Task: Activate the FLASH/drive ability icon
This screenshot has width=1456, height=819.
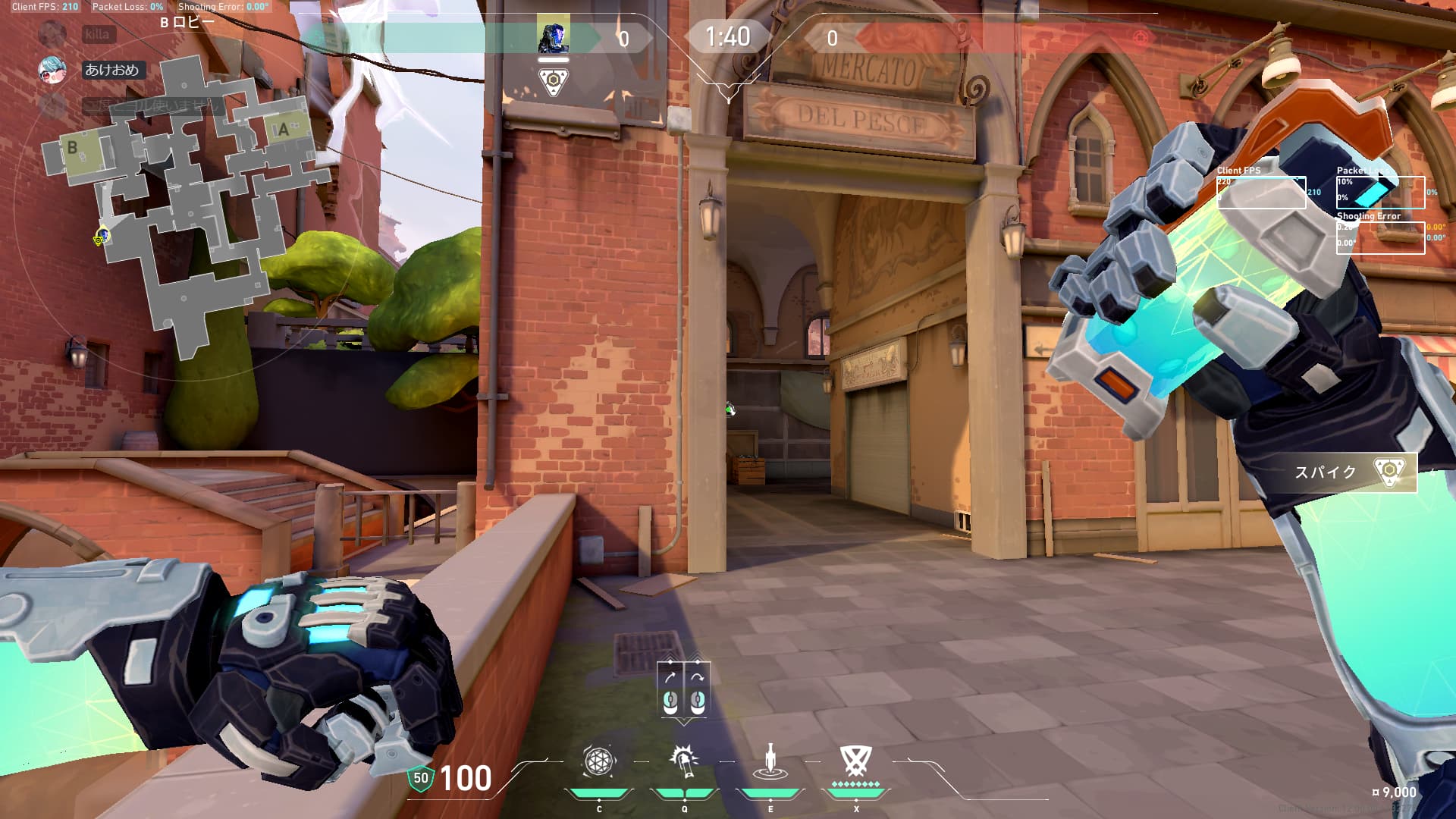Action: coord(684,761)
